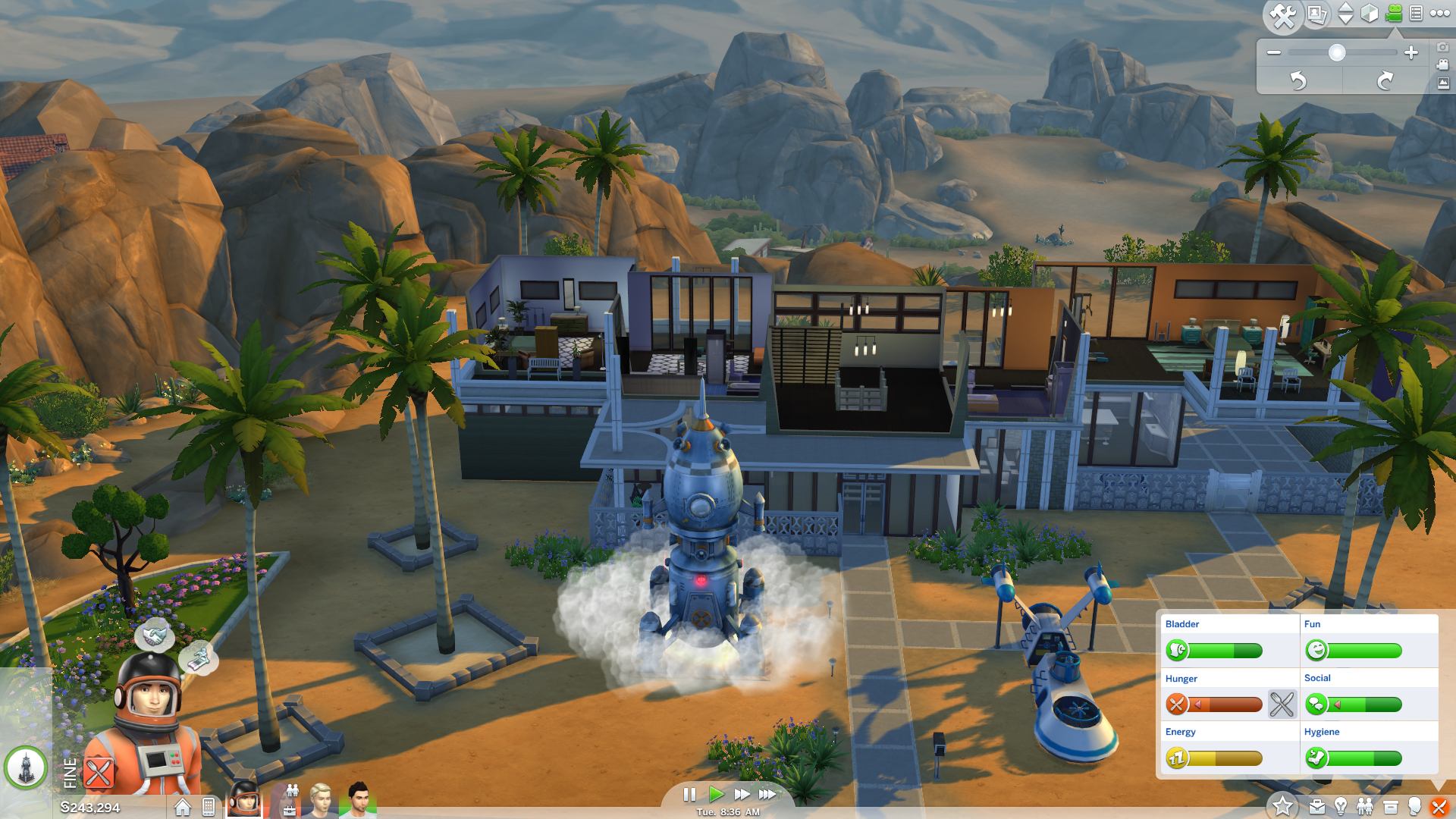Toggle the Needs panel with the orange utensils icon
Image resolution: width=1456 pixels, height=819 pixels.
pos(1439,807)
